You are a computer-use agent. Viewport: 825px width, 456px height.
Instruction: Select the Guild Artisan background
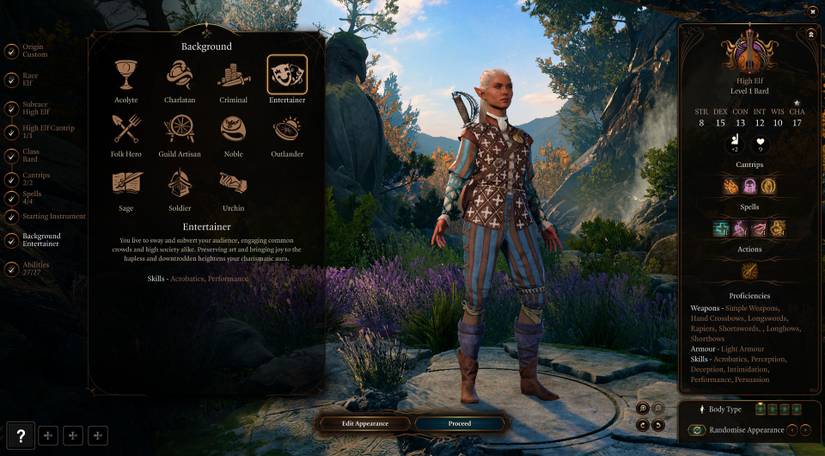click(x=179, y=130)
